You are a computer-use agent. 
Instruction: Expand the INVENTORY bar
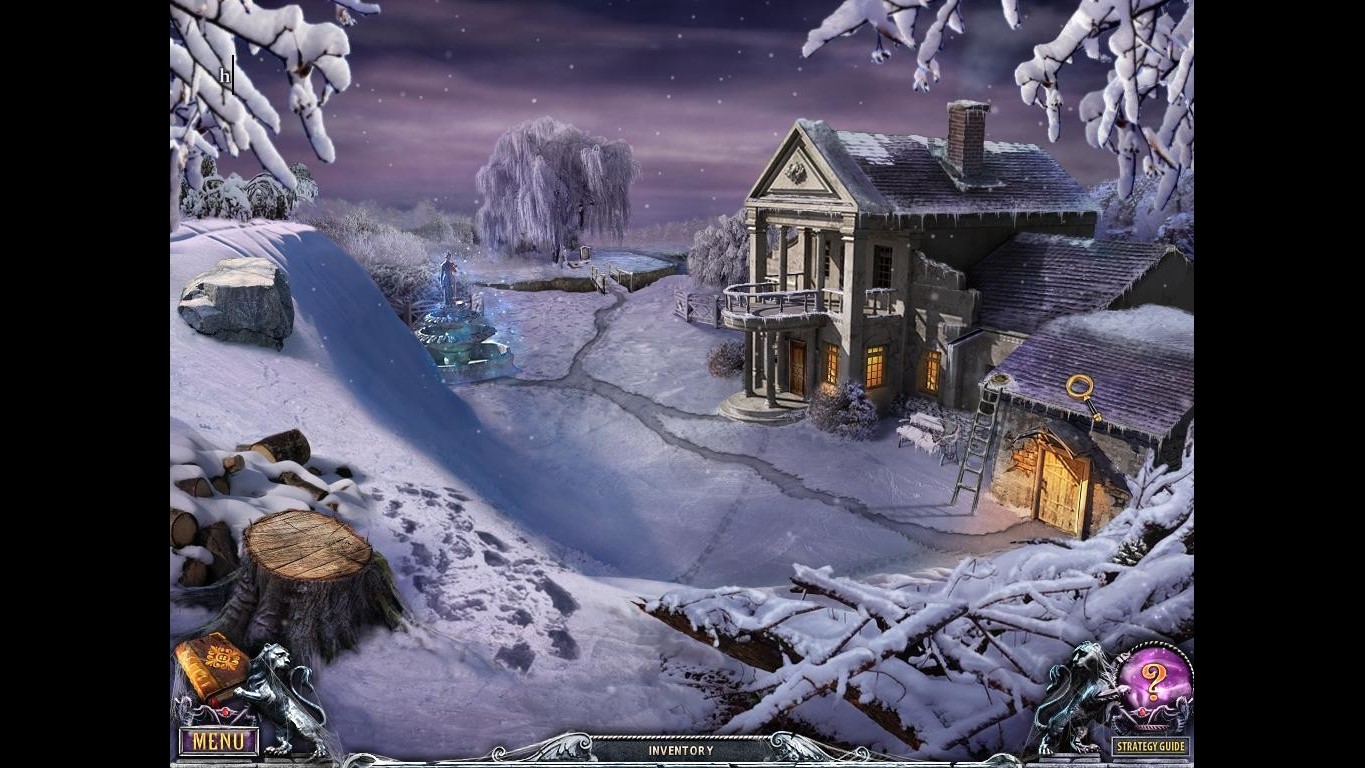[x=680, y=750]
